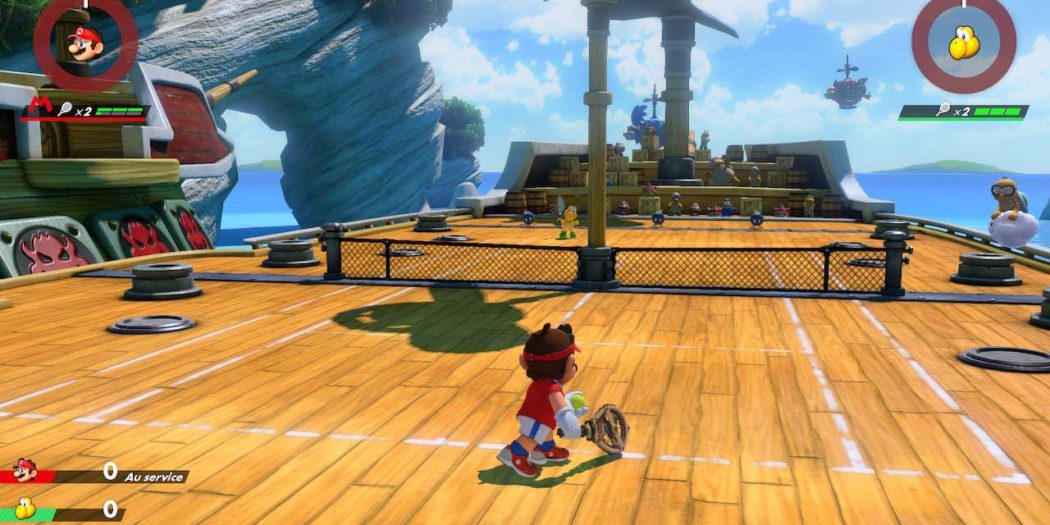Screen dimensions: 1050x525
Task: Click the opponent's racket count icon
Action: (x=943, y=113)
